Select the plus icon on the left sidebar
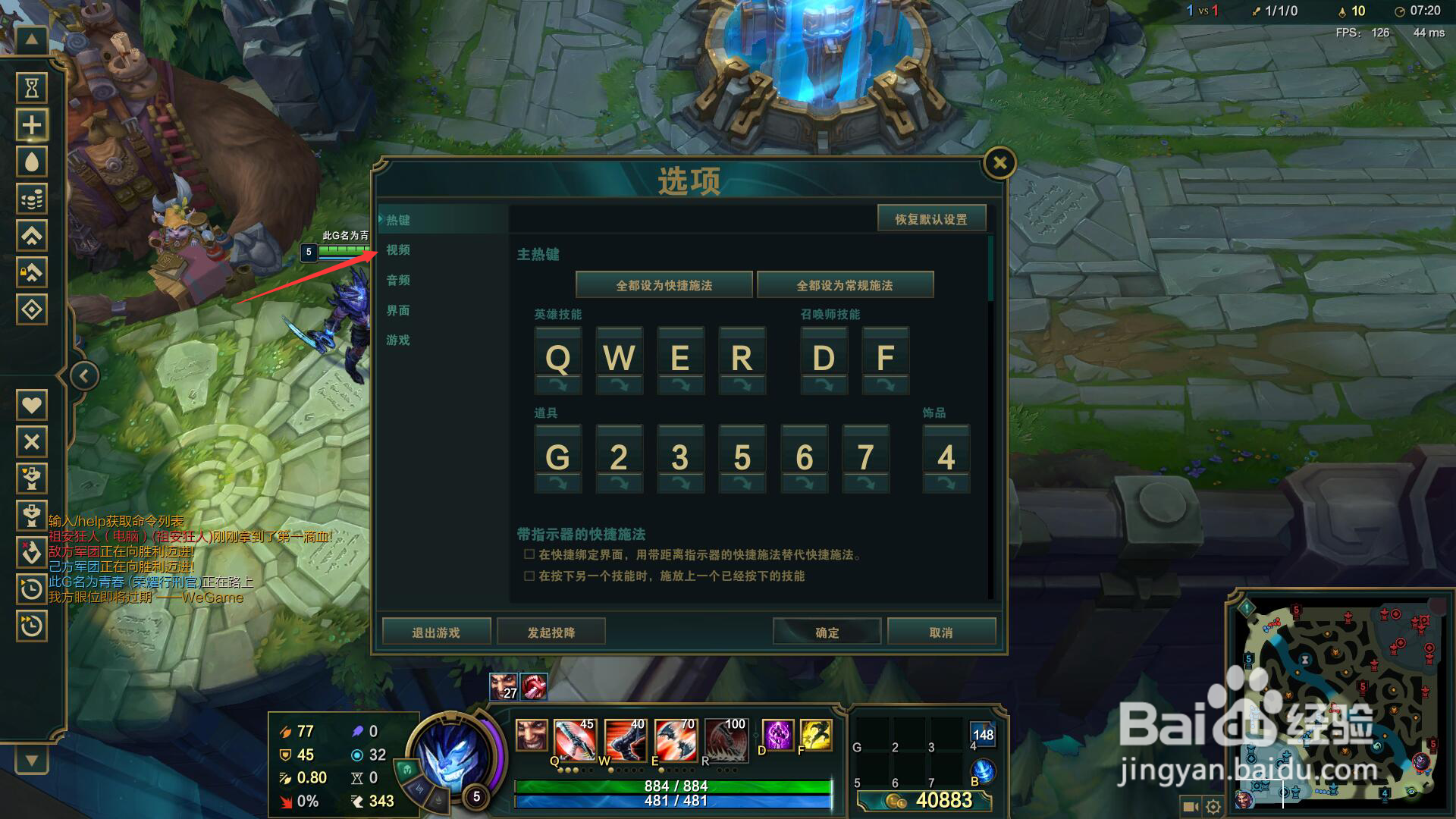 [31, 124]
